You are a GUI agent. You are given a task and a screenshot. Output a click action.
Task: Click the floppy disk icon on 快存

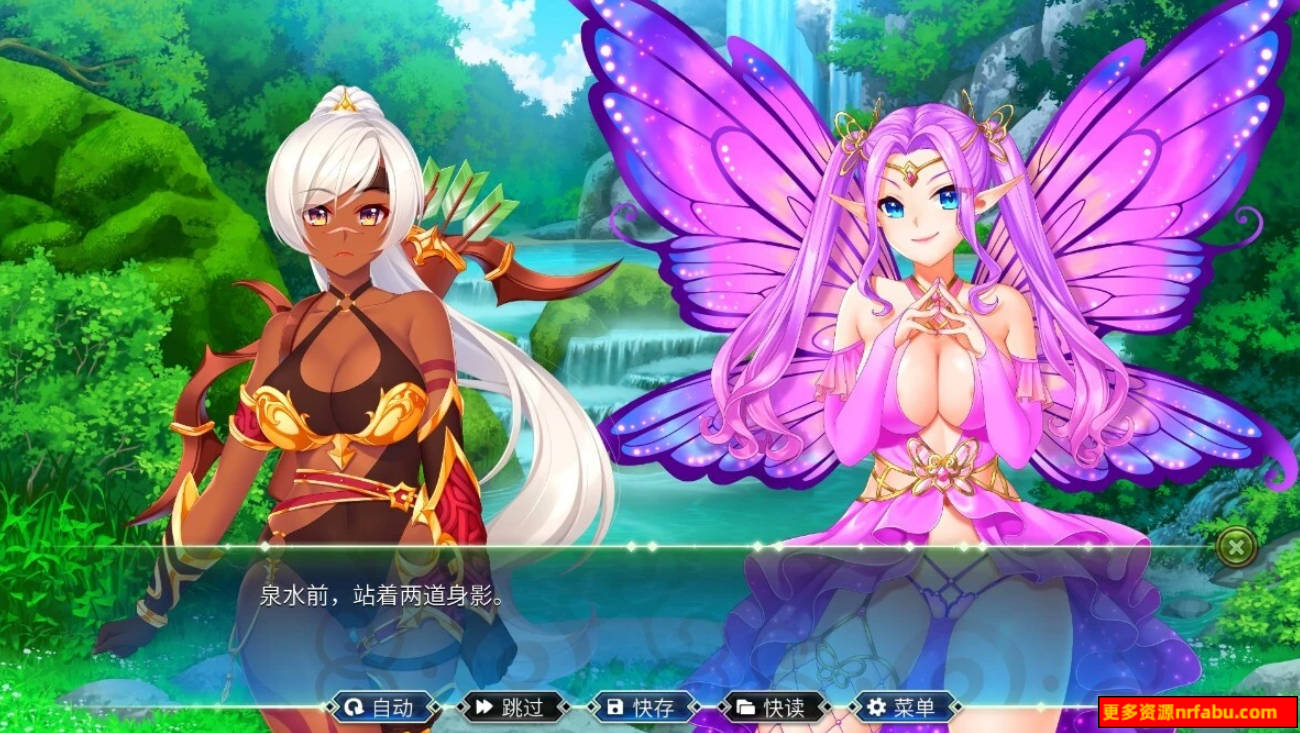click(617, 707)
